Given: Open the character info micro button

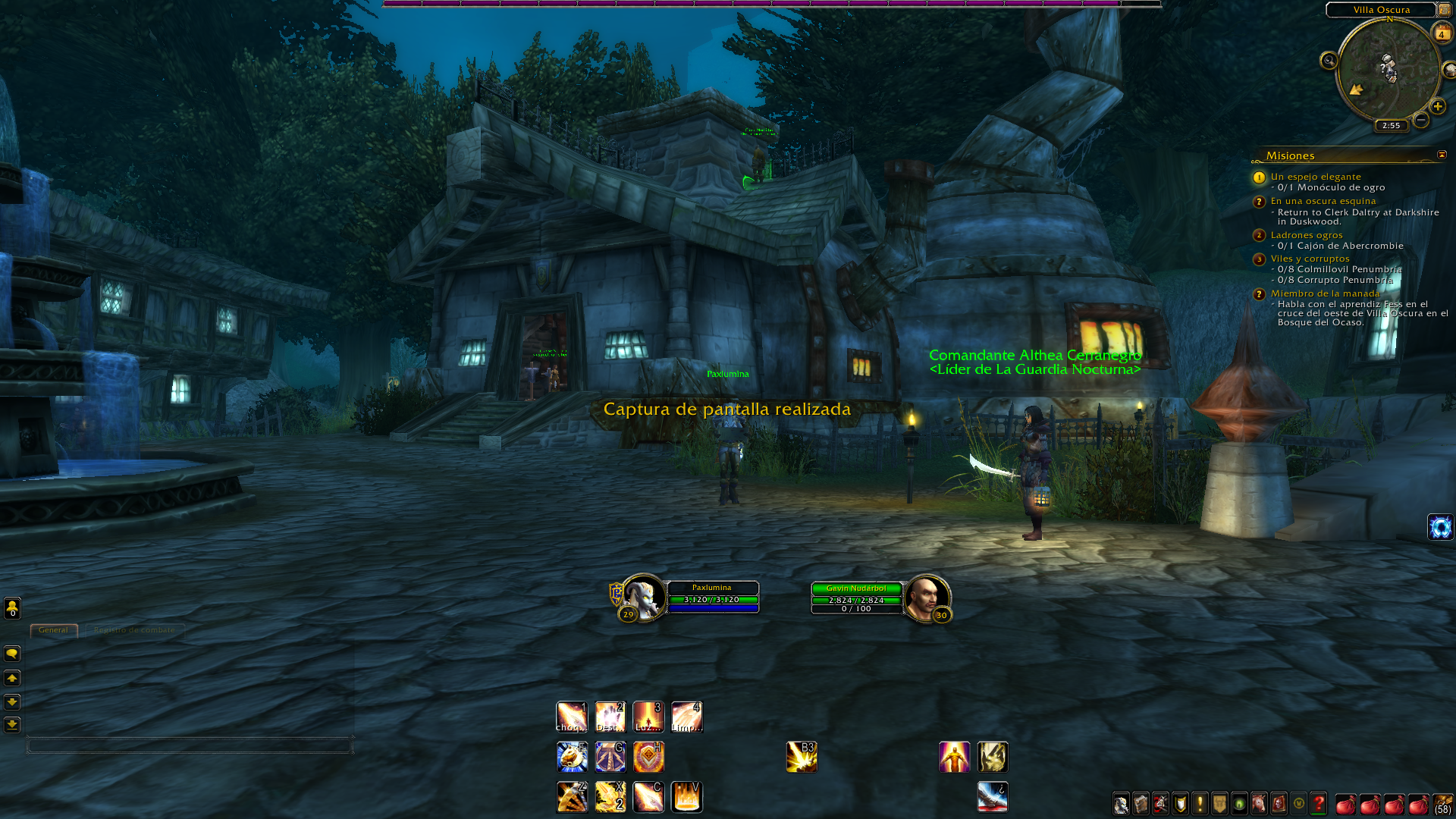Looking at the screenshot, I should 1121,803.
